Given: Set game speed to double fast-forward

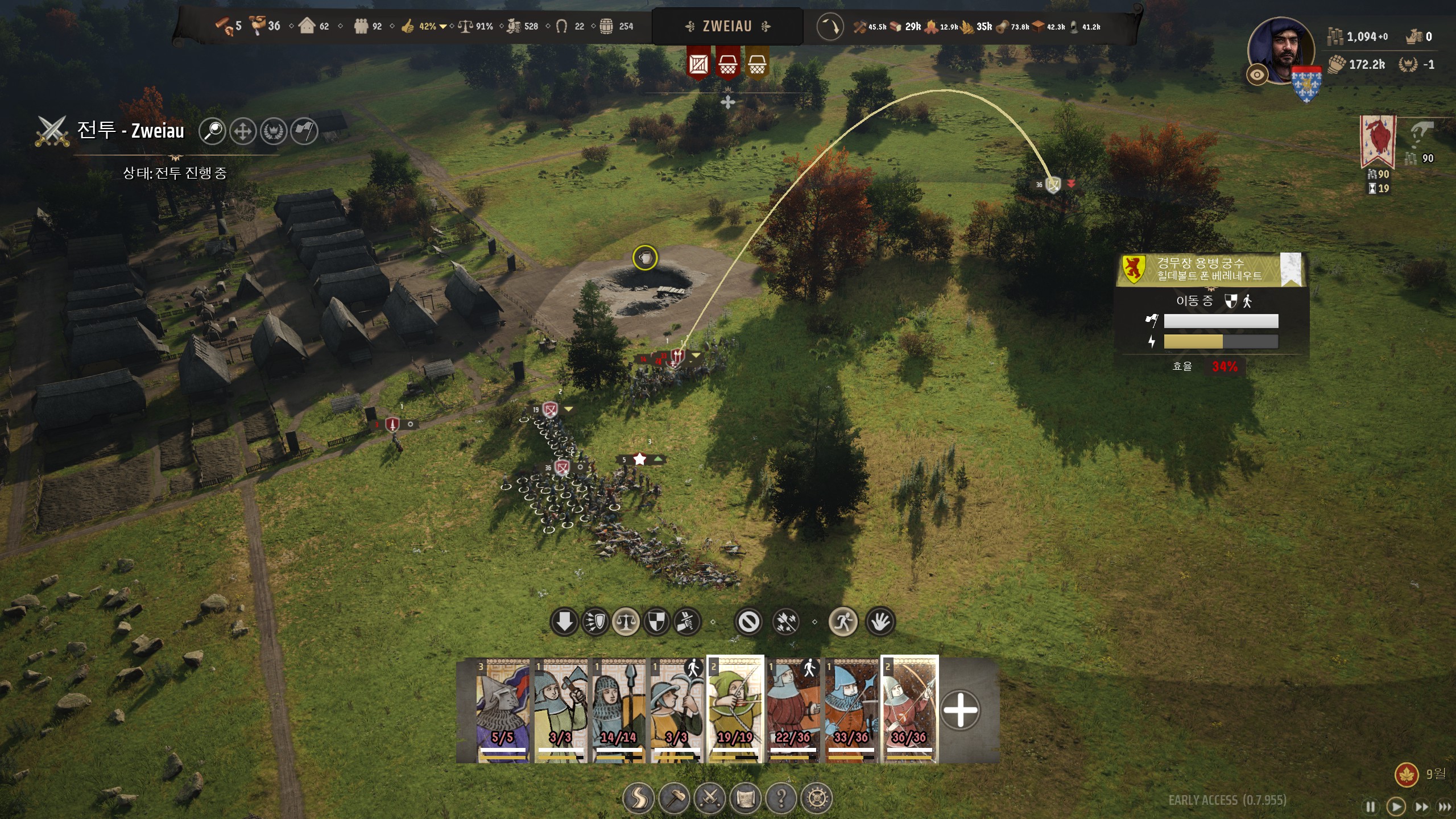Looking at the screenshot, I should 1421,806.
